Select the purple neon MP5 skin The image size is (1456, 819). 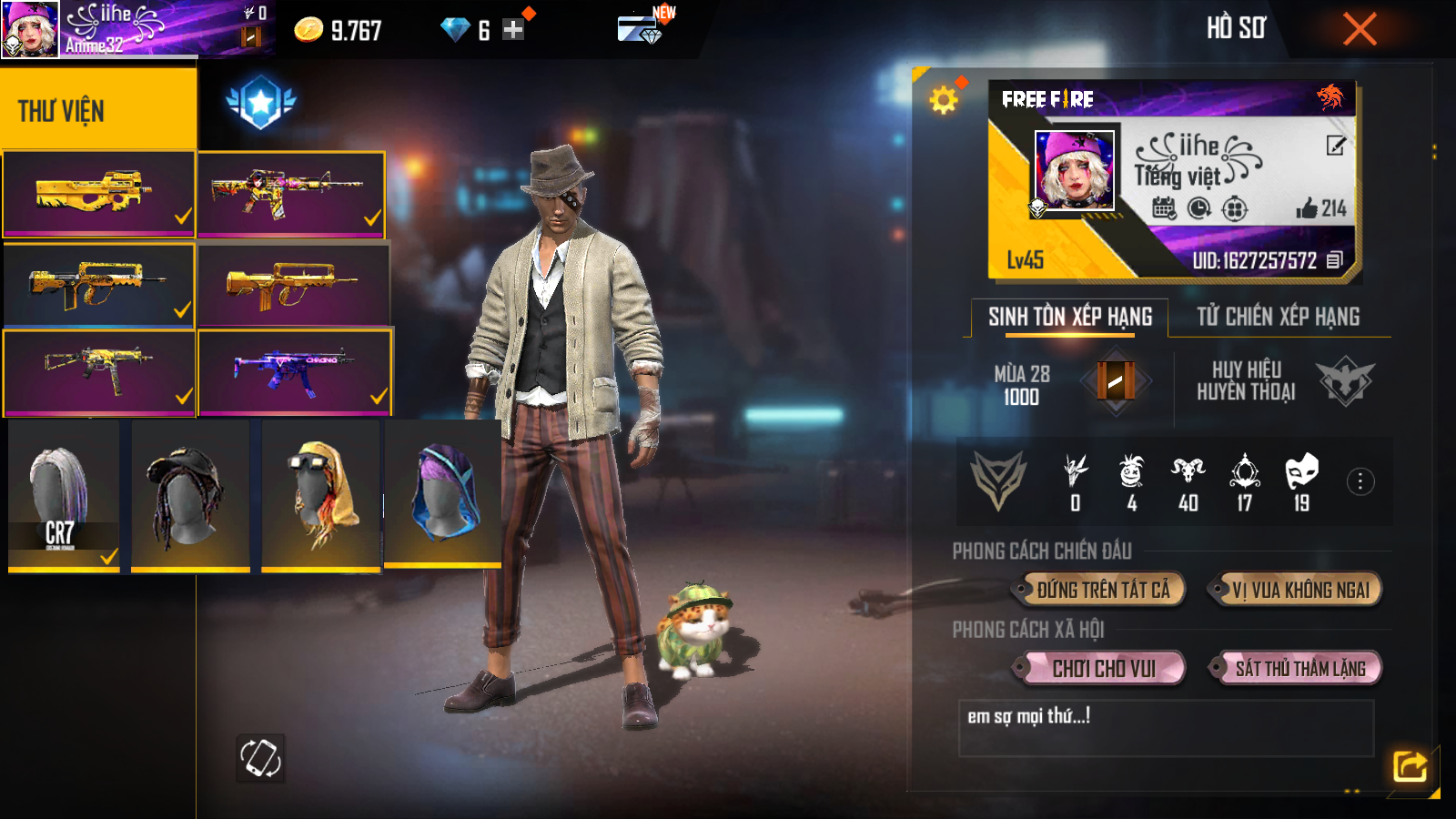point(295,371)
